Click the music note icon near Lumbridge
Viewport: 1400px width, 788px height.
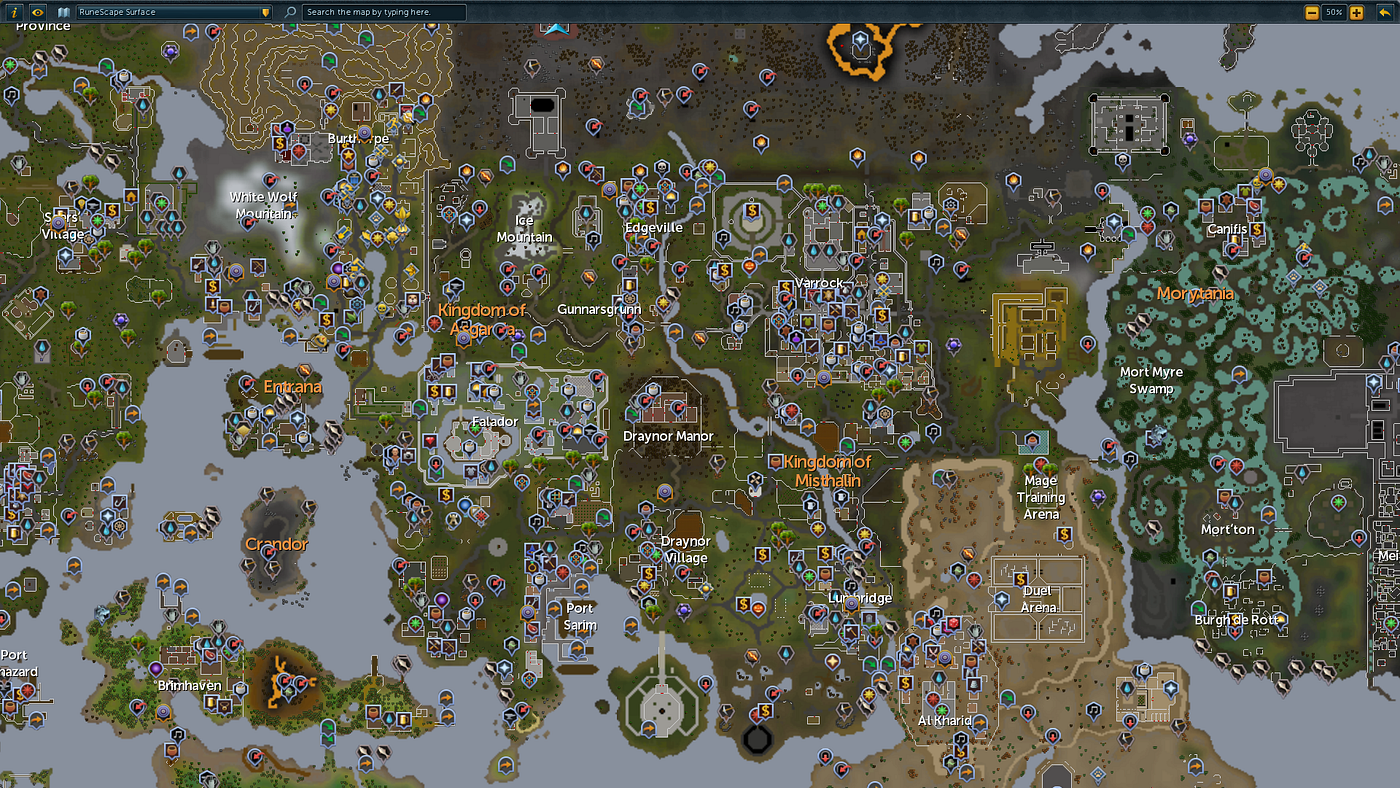pos(851,586)
